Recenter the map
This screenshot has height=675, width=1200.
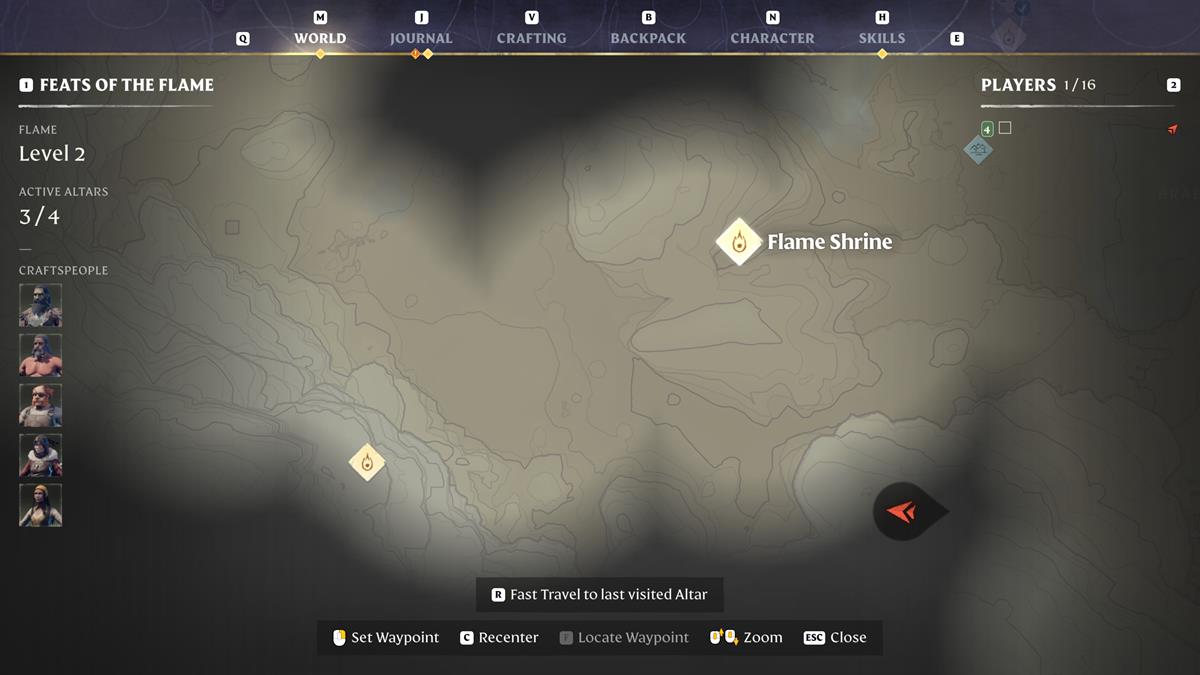coord(499,637)
